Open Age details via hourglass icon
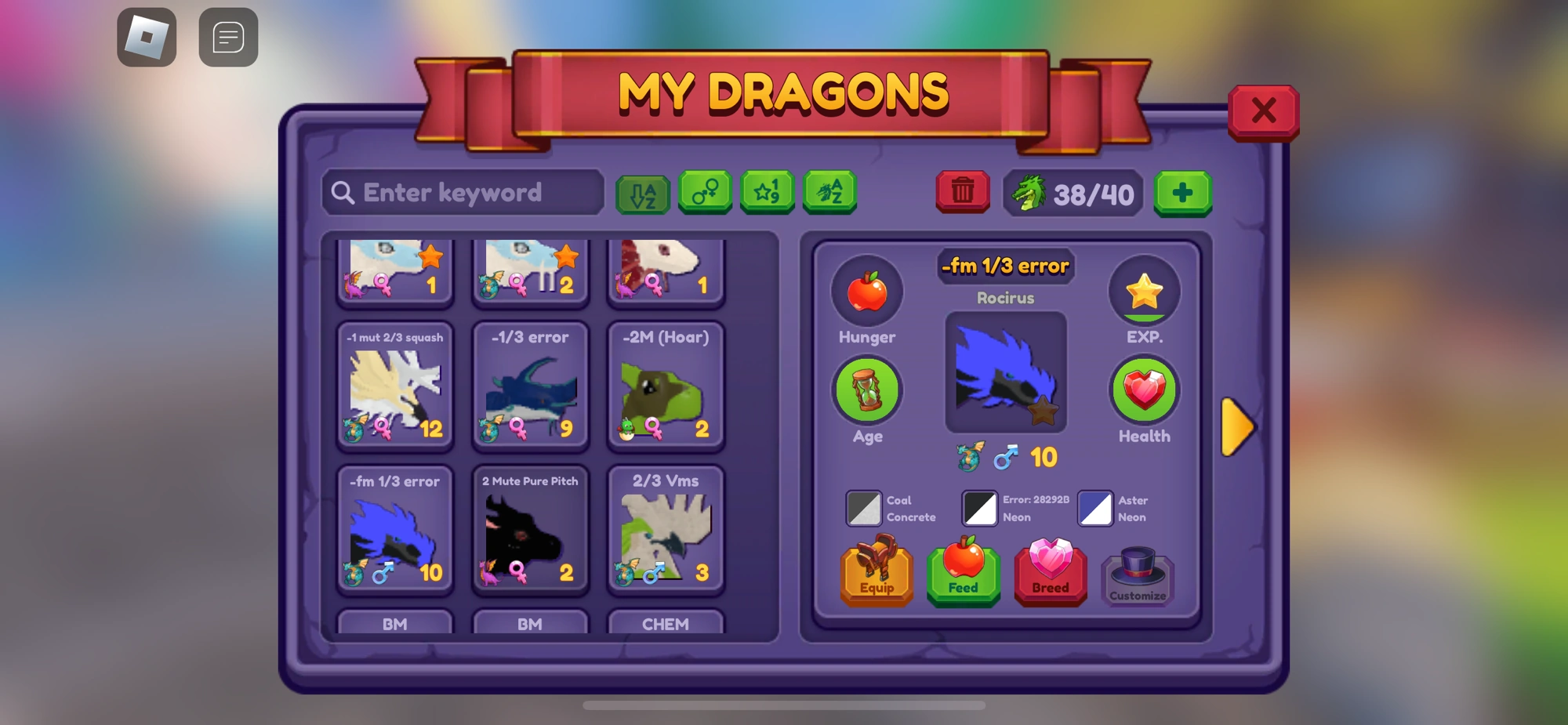 pos(867,390)
